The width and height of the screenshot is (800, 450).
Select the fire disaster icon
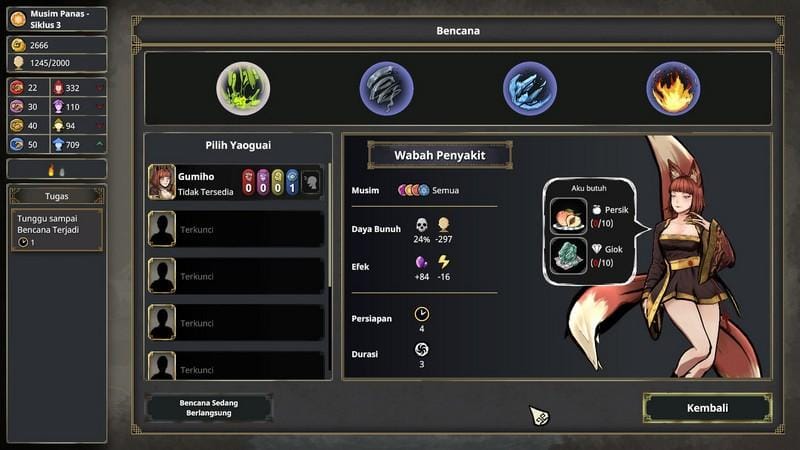(x=673, y=88)
